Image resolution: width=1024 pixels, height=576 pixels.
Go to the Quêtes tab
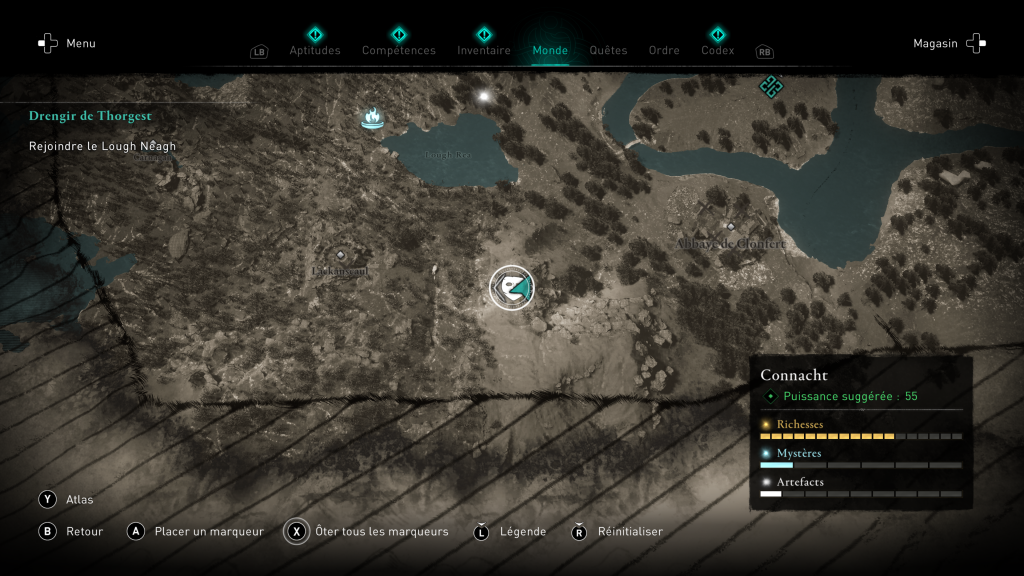608,50
